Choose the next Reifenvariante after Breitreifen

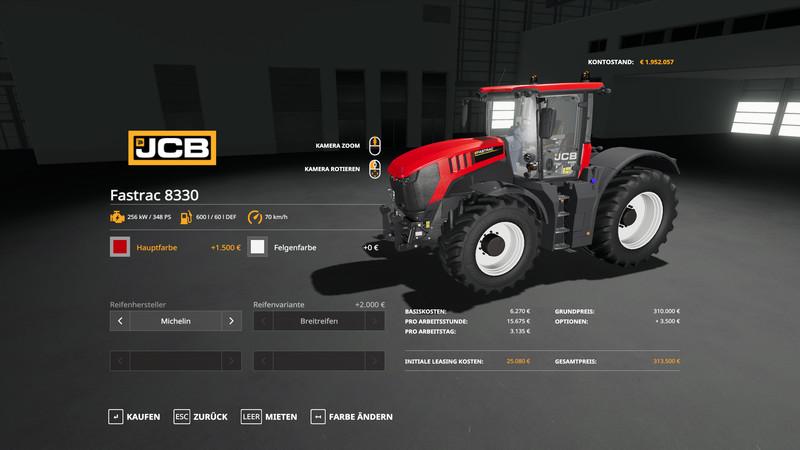pos(375,321)
